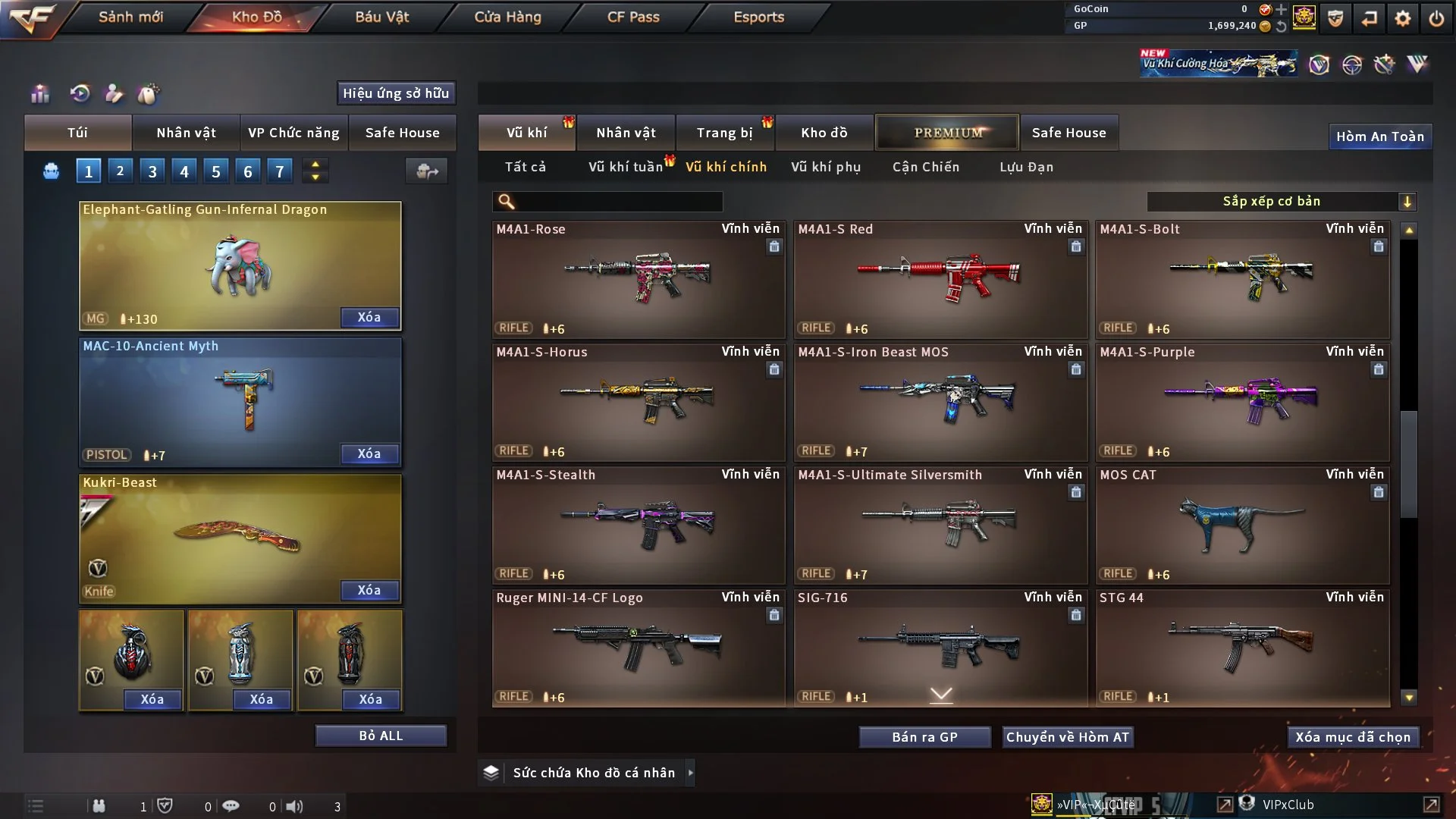This screenshot has height=819, width=1456.
Task: Click the Bỏ ALL button
Action: tap(381, 736)
